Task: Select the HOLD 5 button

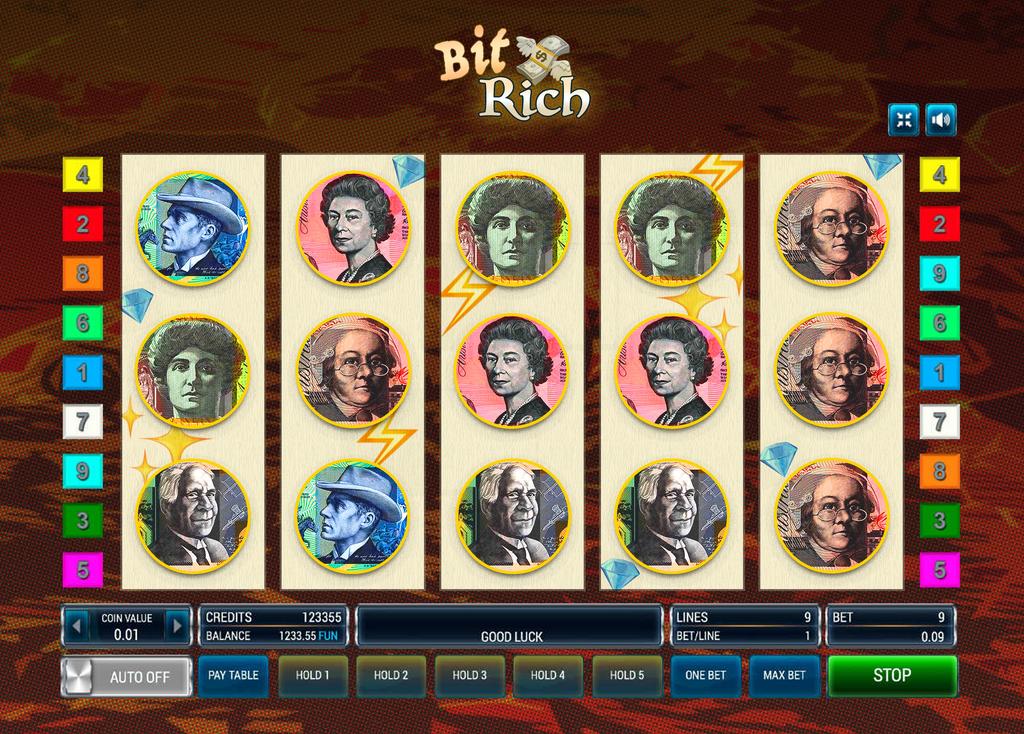Action: click(627, 675)
